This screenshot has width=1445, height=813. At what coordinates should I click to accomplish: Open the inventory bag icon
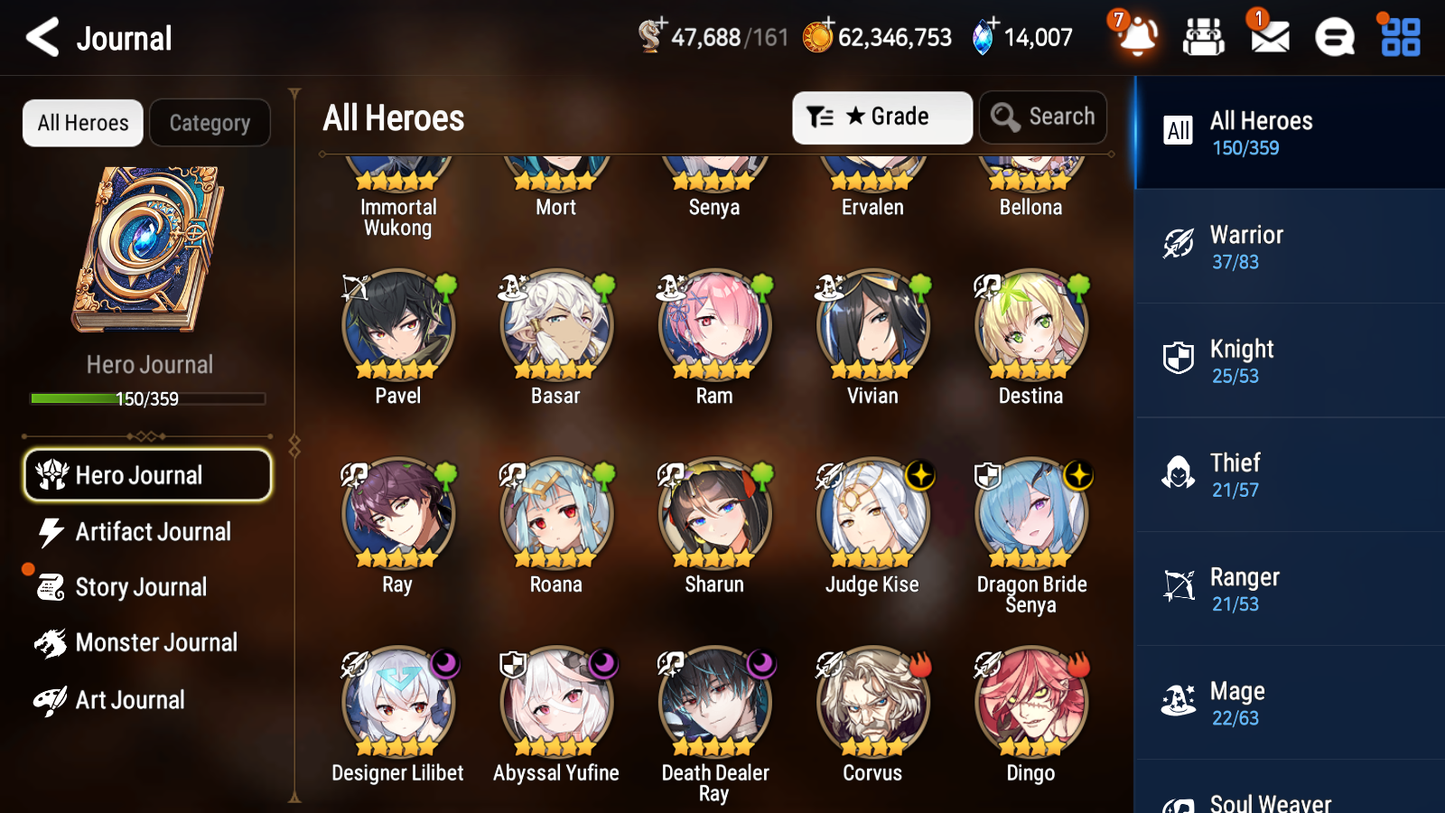click(1203, 37)
